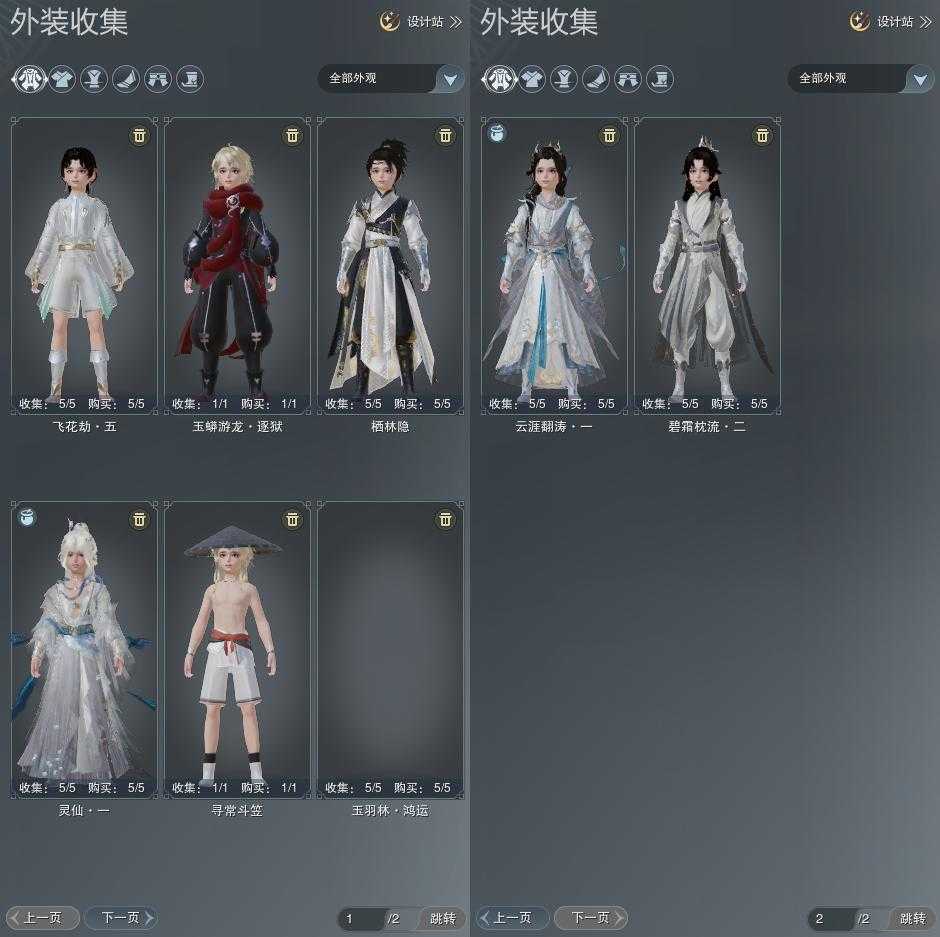Select the 碧霜枕流·二 outfit card
The image size is (940, 937).
point(707,265)
